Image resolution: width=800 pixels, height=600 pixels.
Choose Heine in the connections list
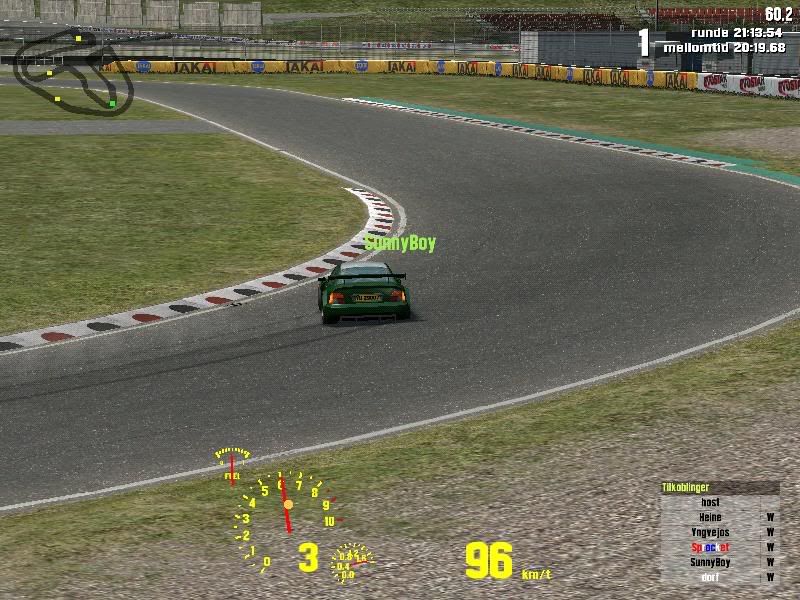click(710, 517)
